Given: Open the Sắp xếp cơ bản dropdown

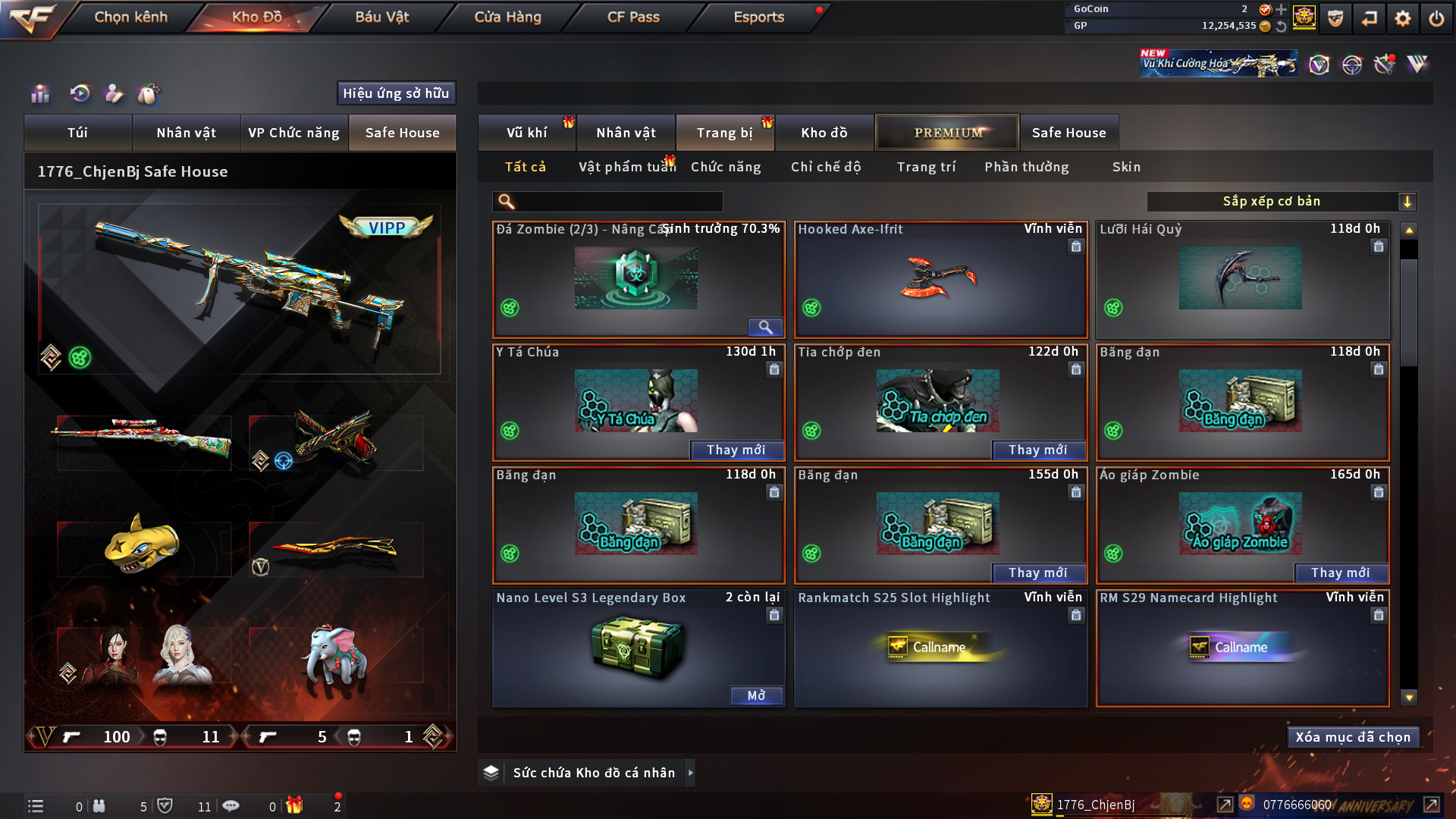Looking at the screenshot, I should click(x=1281, y=202).
